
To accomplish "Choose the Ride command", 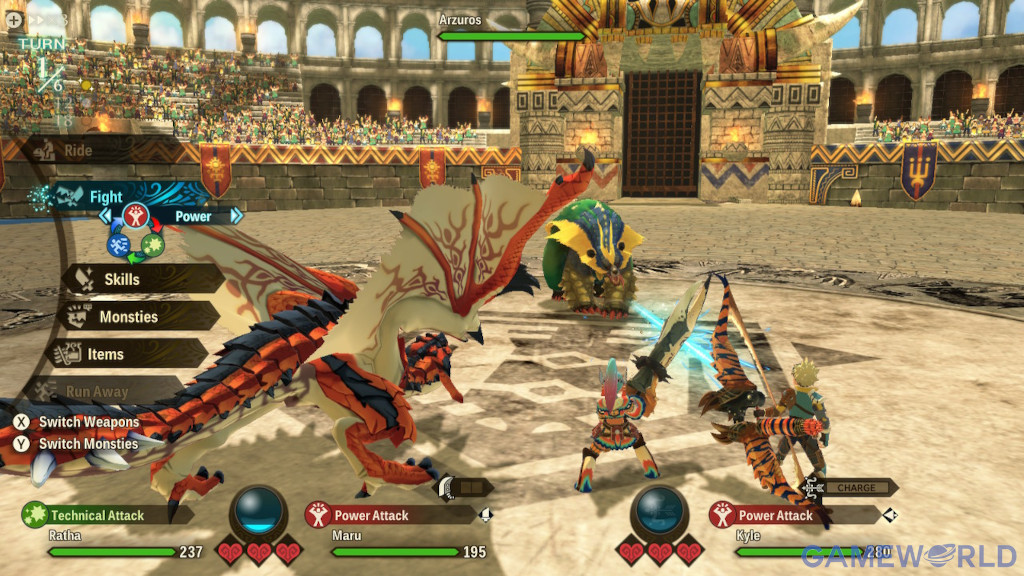I will [78, 151].
